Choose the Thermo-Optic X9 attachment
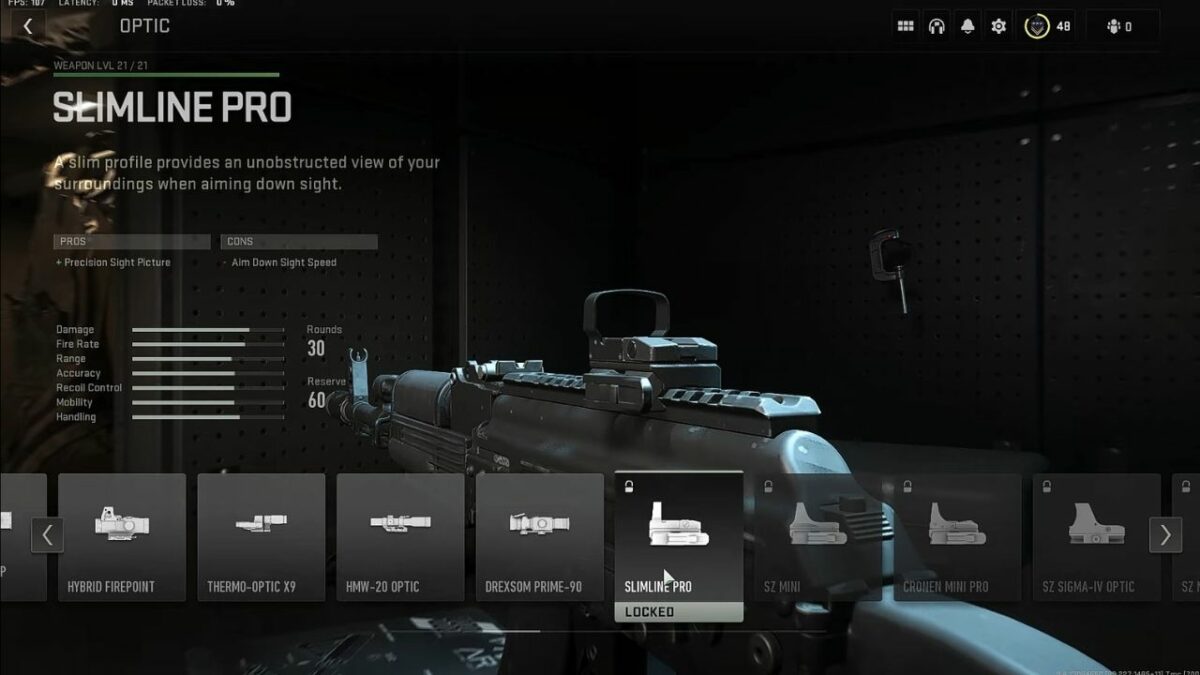Image resolution: width=1200 pixels, height=675 pixels. [261, 537]
